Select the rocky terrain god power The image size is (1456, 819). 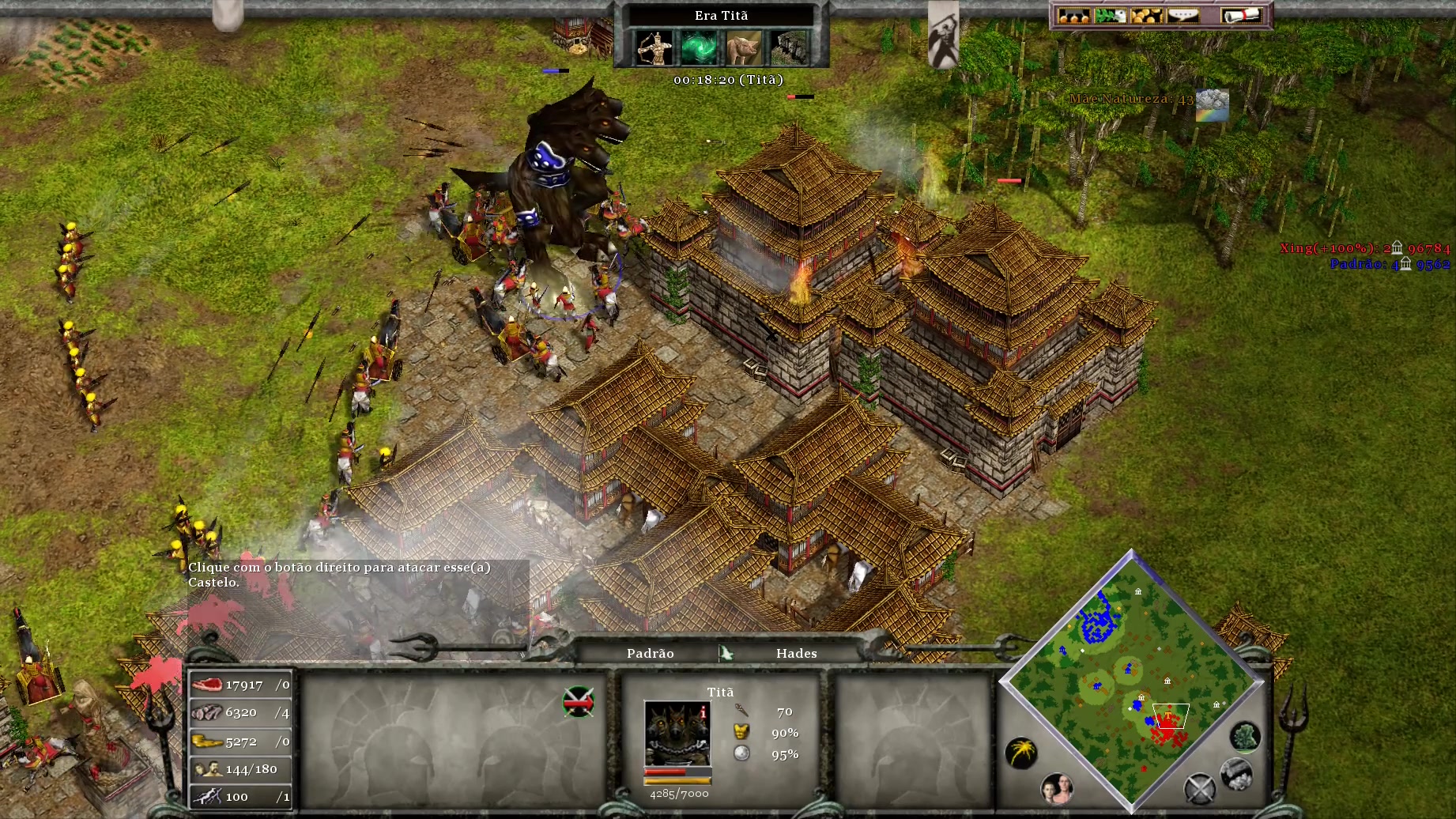pos(789,47)
